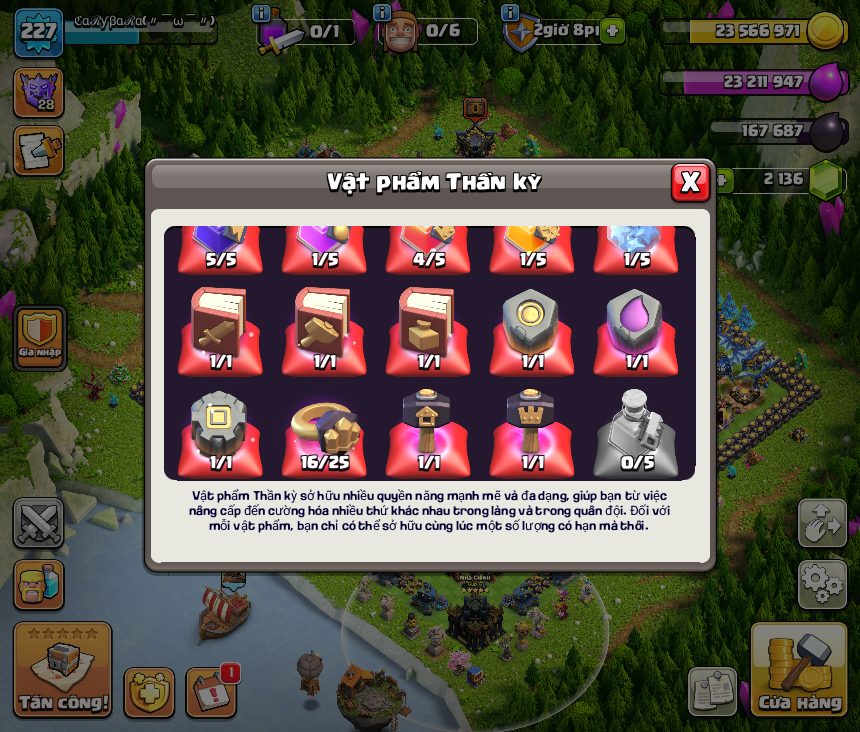Viewport: 860px width, 732px height.
Task: Select the book with sword icon
Action: [x=220, y=325]
